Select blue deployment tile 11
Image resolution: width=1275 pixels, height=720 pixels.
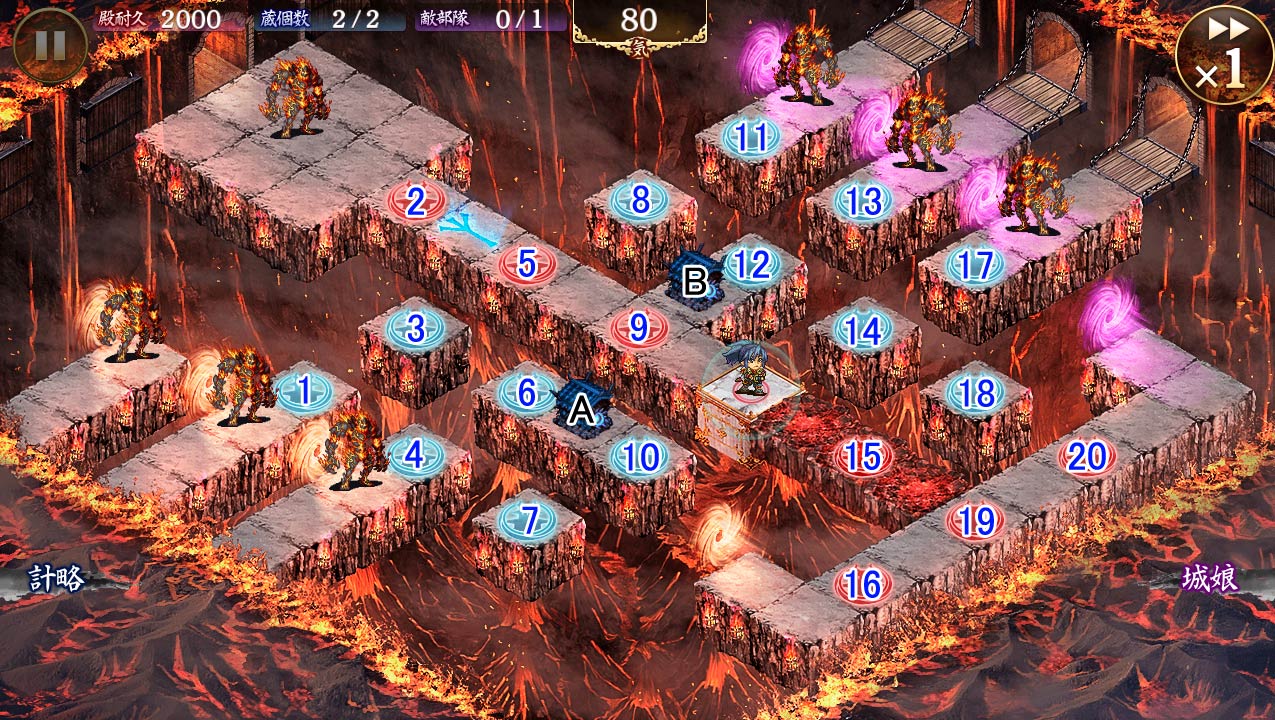click(751, 137)
